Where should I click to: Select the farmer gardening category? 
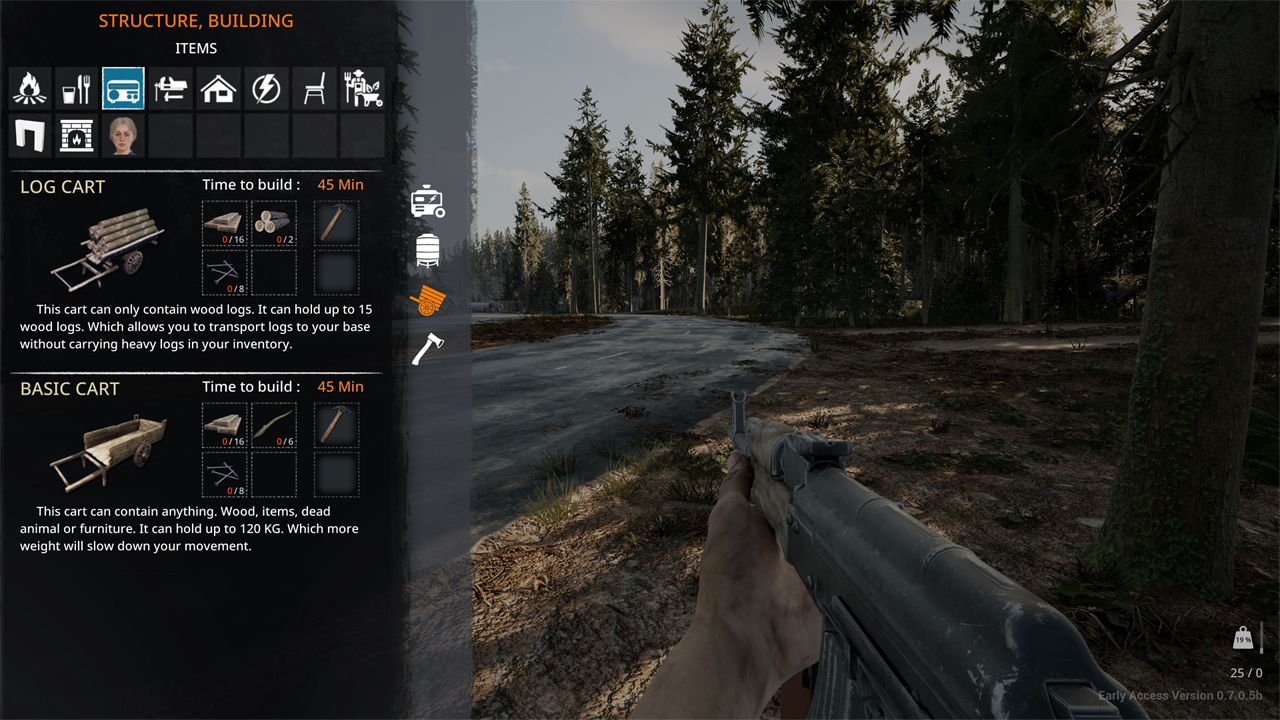click(361, 89)
